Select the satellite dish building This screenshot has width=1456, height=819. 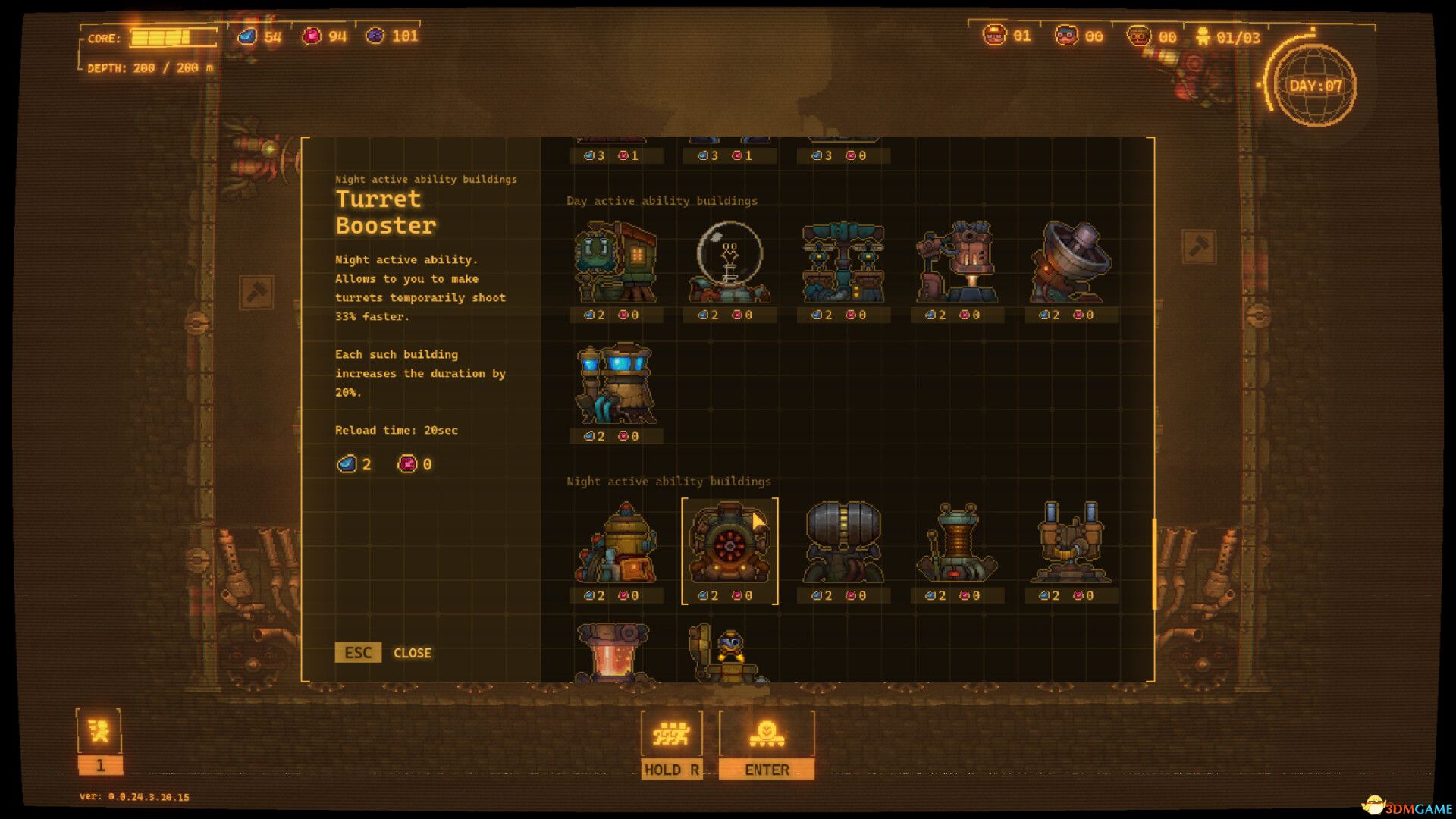point(1071,262)
